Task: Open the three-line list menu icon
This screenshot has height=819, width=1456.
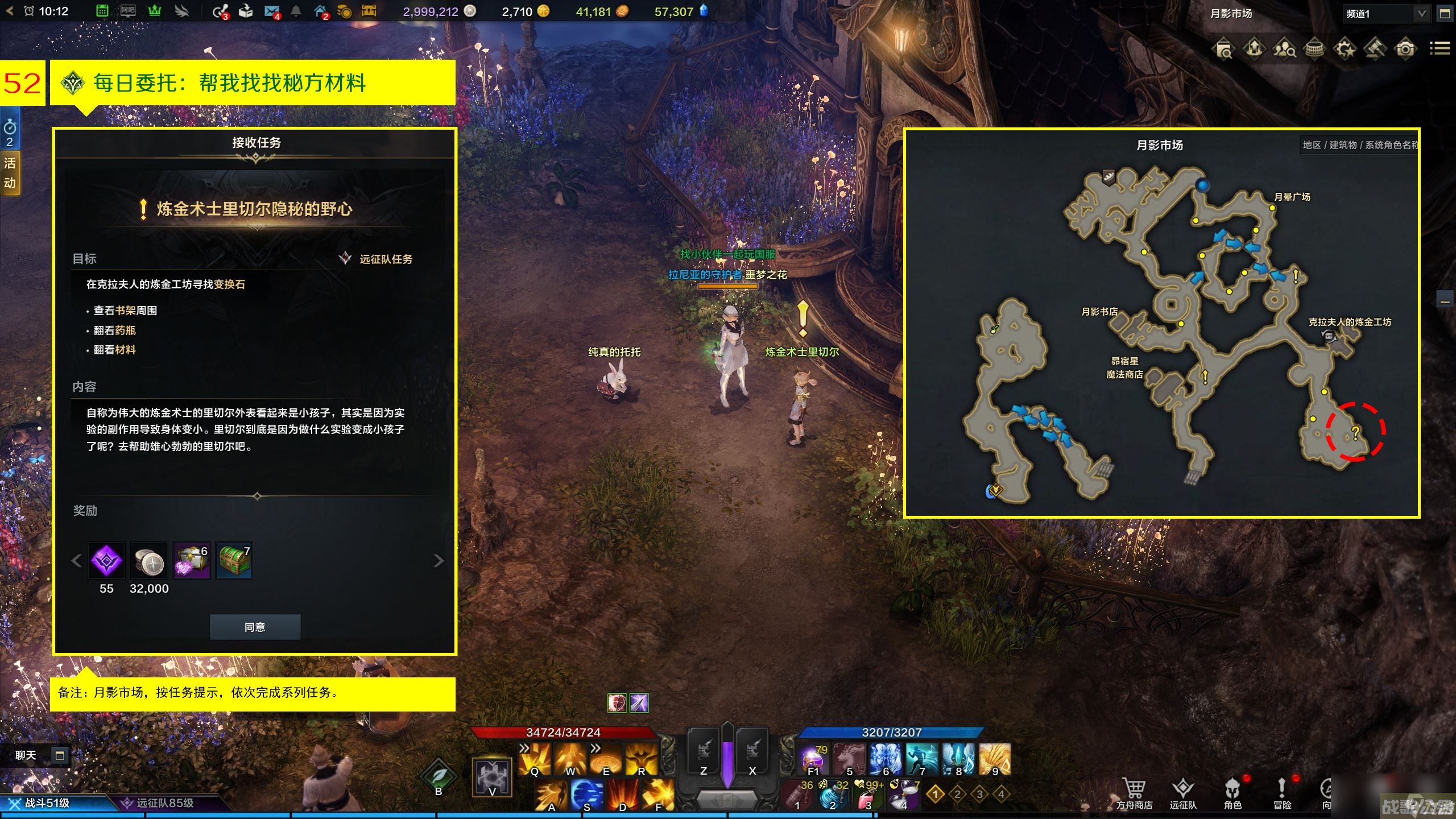Action: 1440,49
